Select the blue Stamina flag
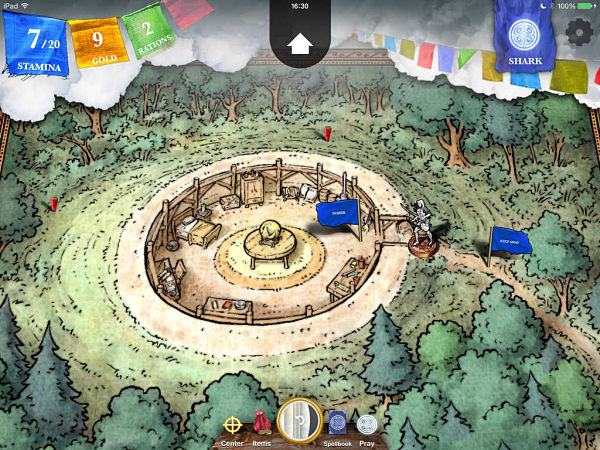600x450 pixels. coord(39,44)
